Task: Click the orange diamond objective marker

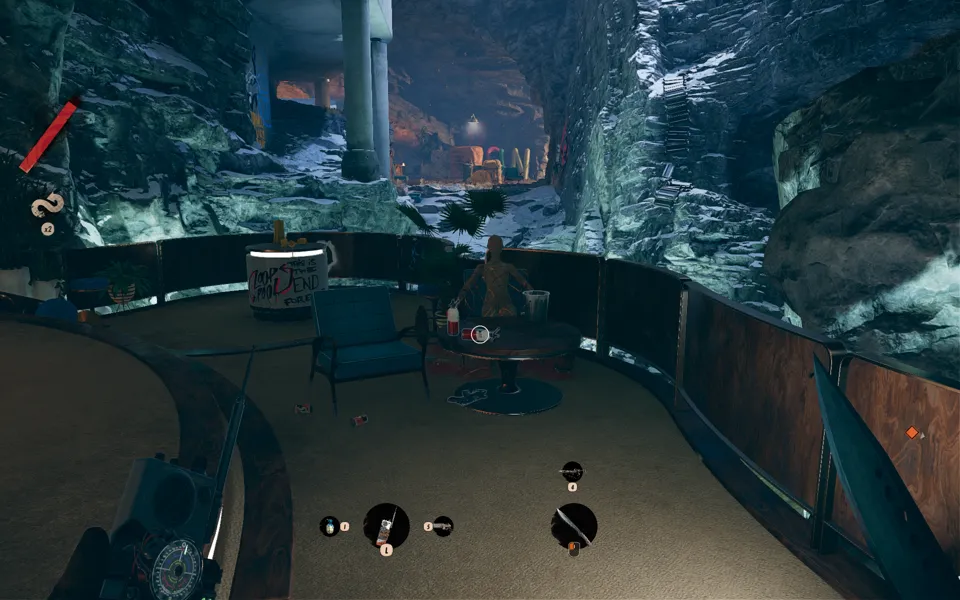Action: (x=911, y=433)
